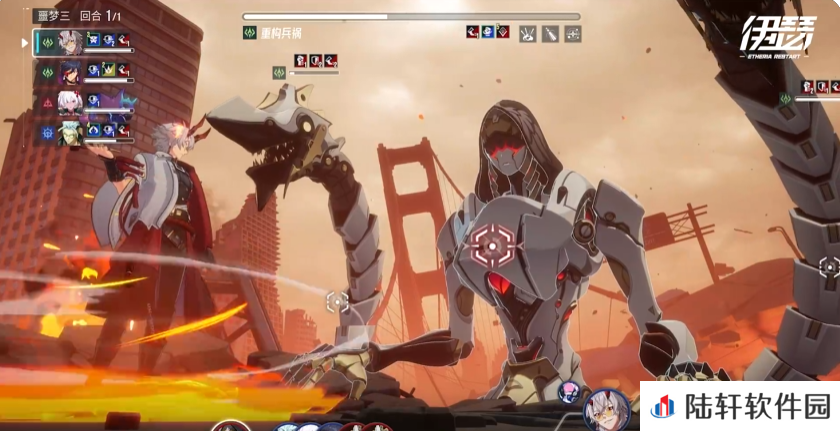
Task: Choose the dark-haired masked hero portrait
Action: 69,72
